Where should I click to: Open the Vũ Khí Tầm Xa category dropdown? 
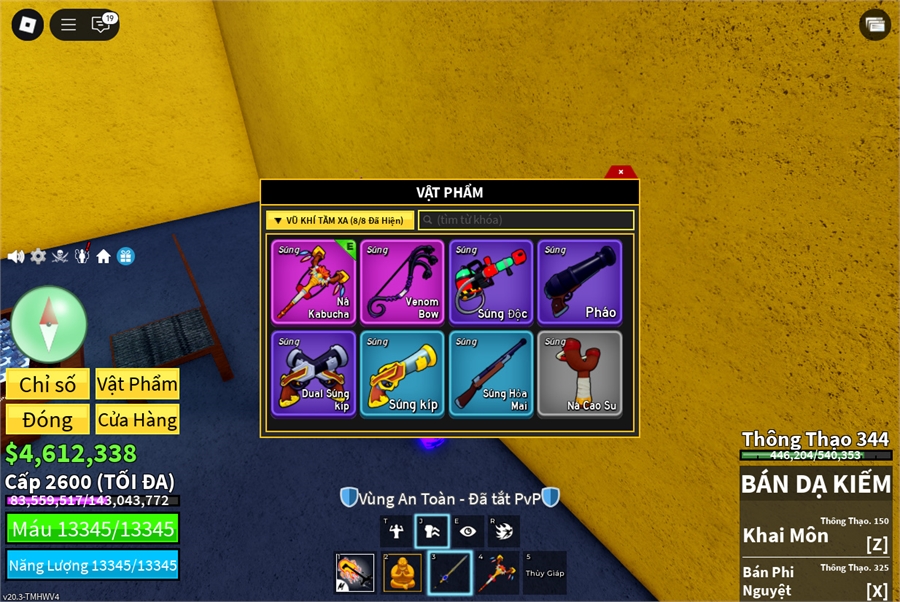click(340, 220)
